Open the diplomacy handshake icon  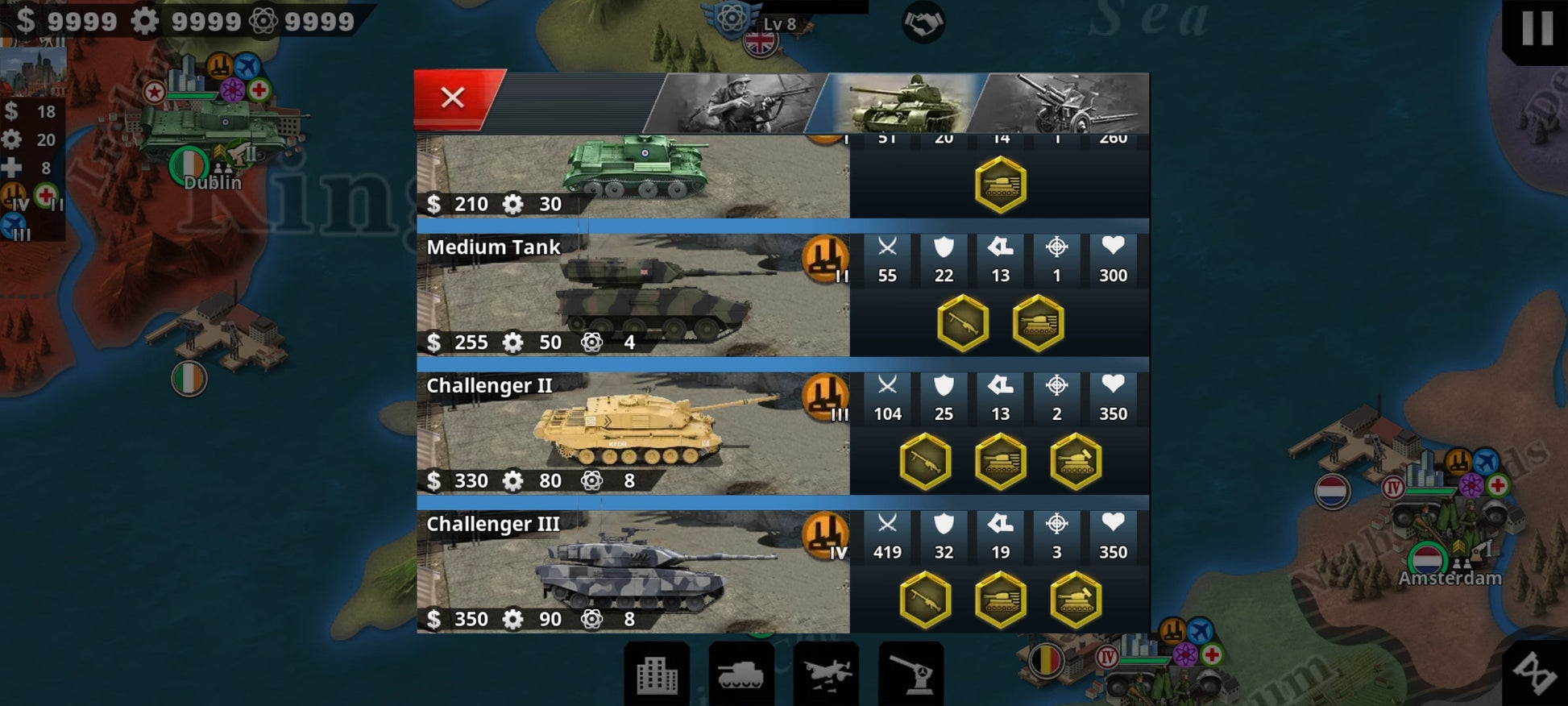pyautogui.click(x=923, y=23)
